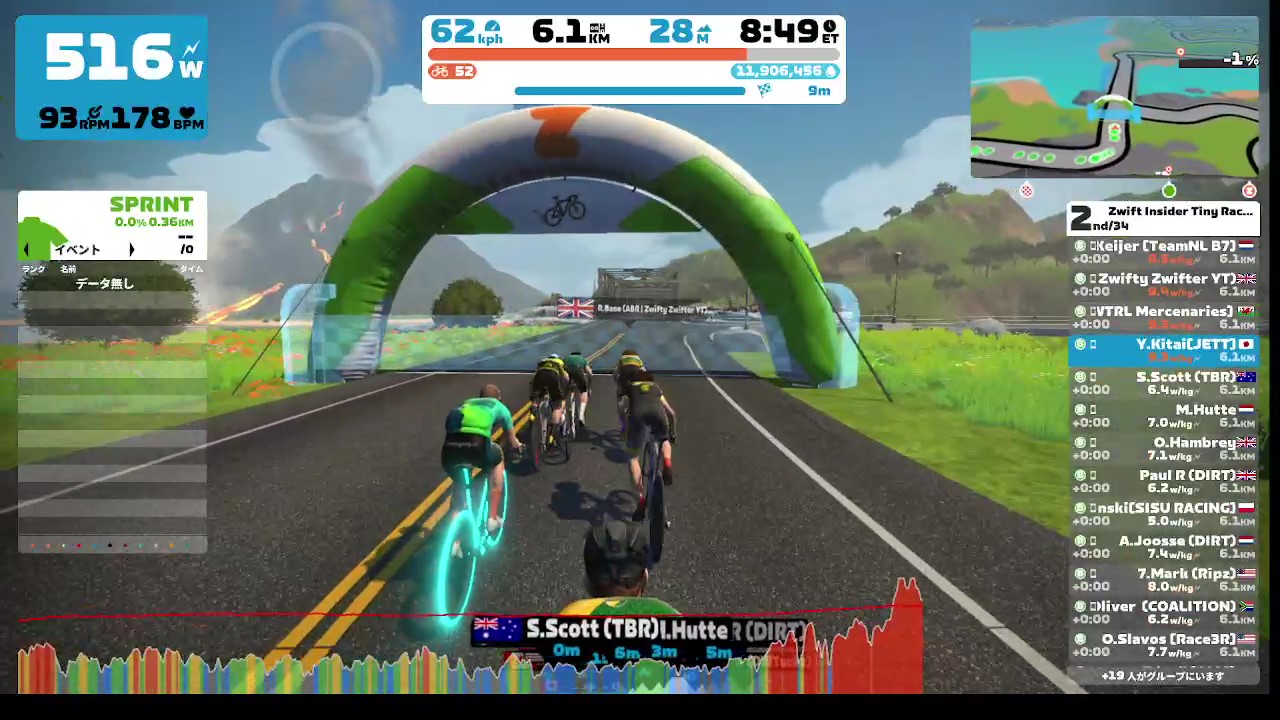The width and height of the screenshot is (1280, 720).
Task: Select Paul R (DIRT) rider row
Action: point(1163,482)
